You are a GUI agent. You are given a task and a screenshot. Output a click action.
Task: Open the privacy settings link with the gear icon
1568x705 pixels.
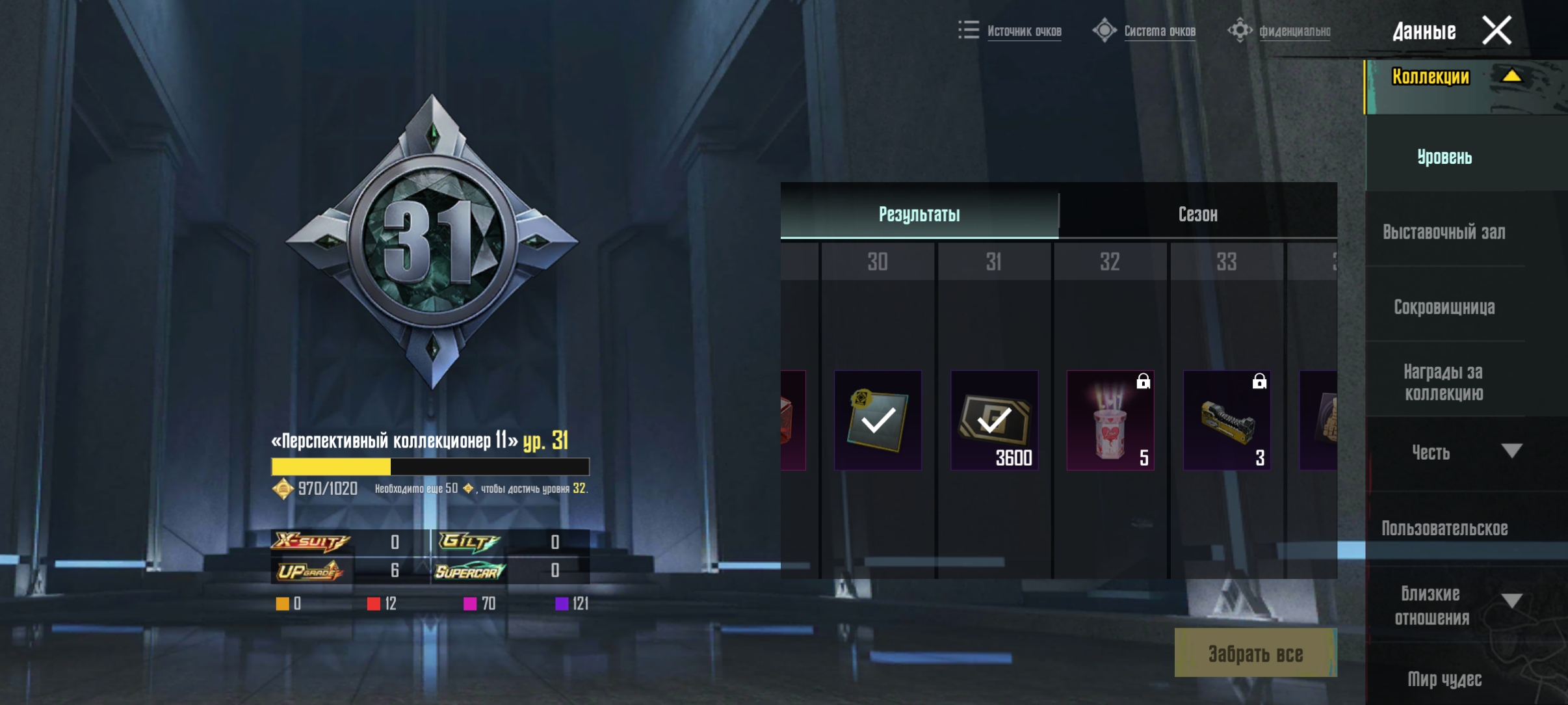(x=1294, y=31)
